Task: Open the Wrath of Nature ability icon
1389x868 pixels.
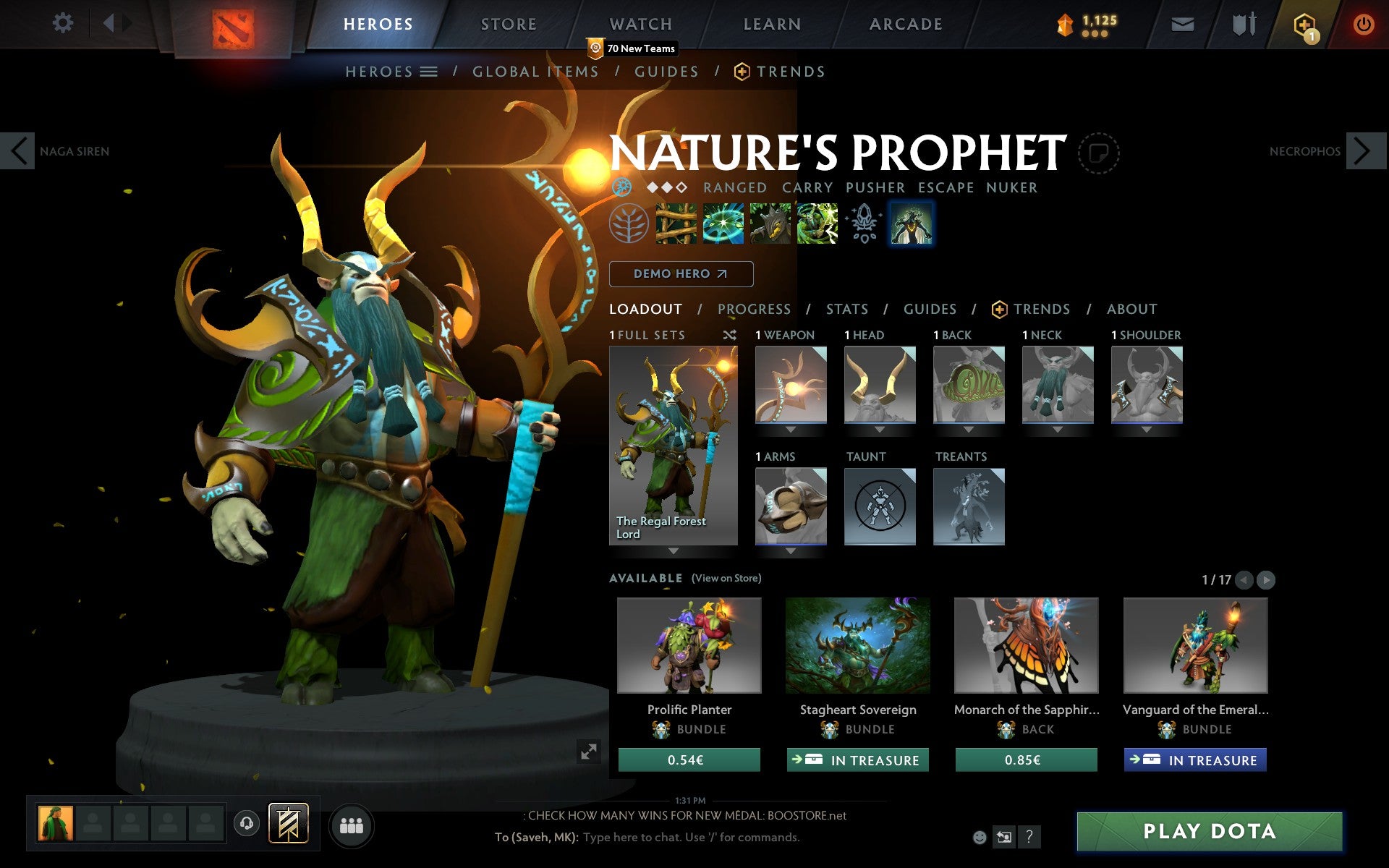Action: point(817,225)
